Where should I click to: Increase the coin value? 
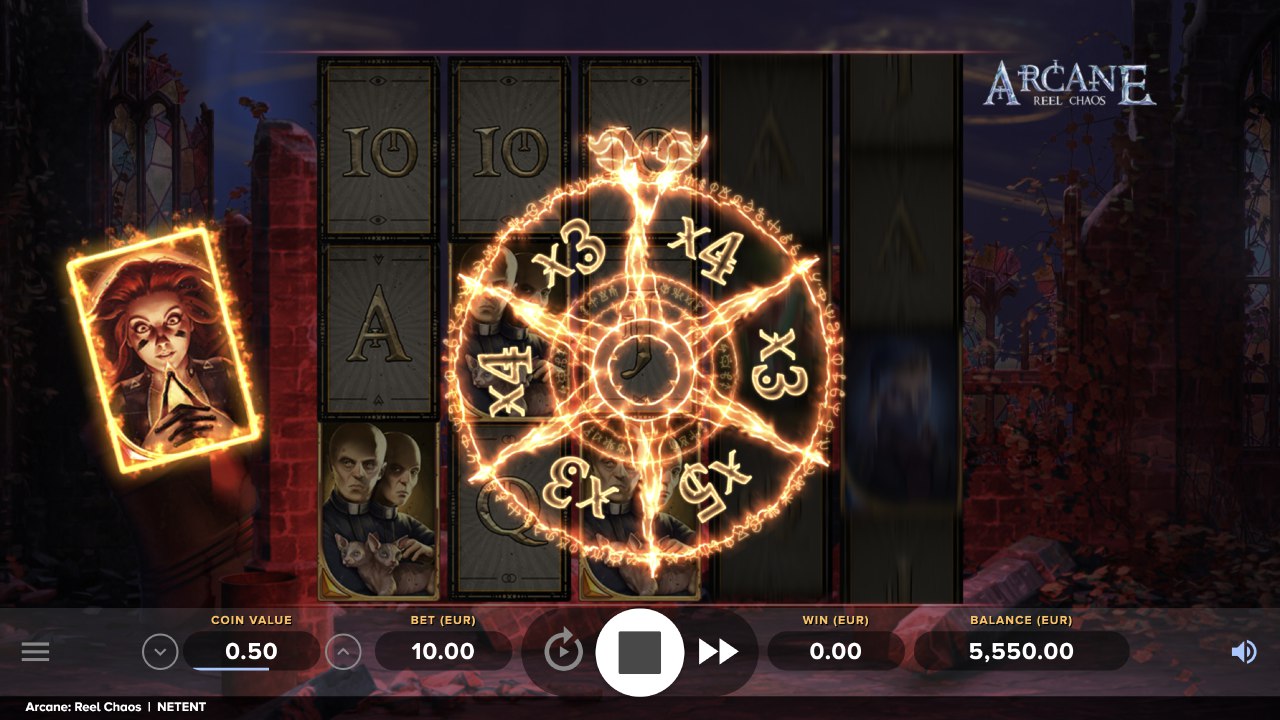pyautogui.click(x=343, y=652)
